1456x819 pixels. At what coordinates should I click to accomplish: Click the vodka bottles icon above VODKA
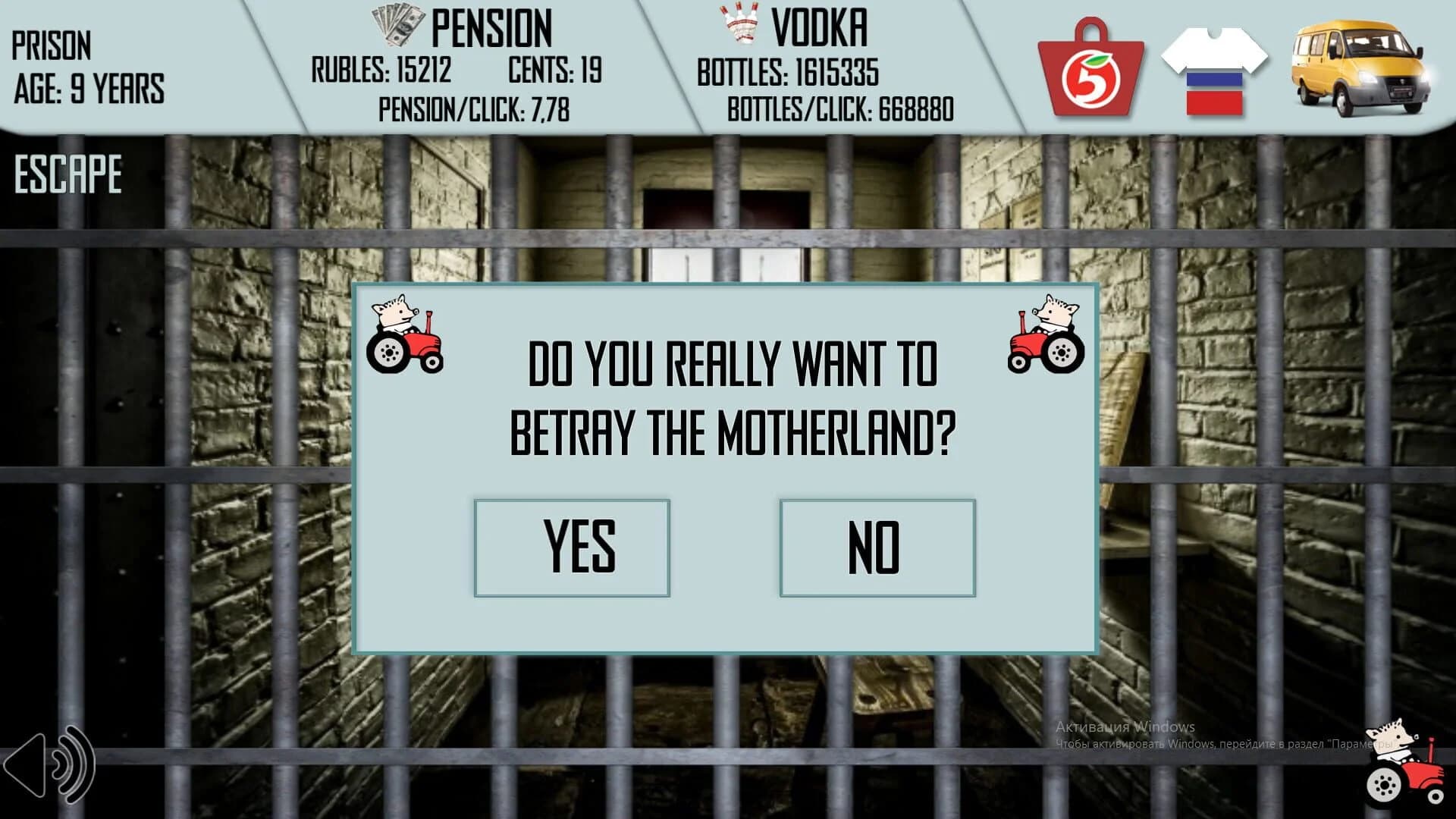(x=737, y=23)
